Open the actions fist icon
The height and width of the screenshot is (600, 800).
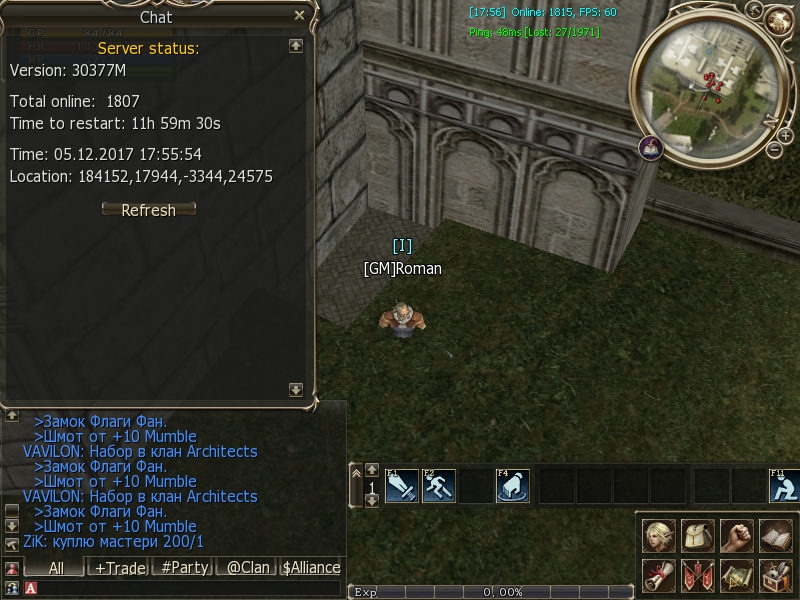pos(736,536)
